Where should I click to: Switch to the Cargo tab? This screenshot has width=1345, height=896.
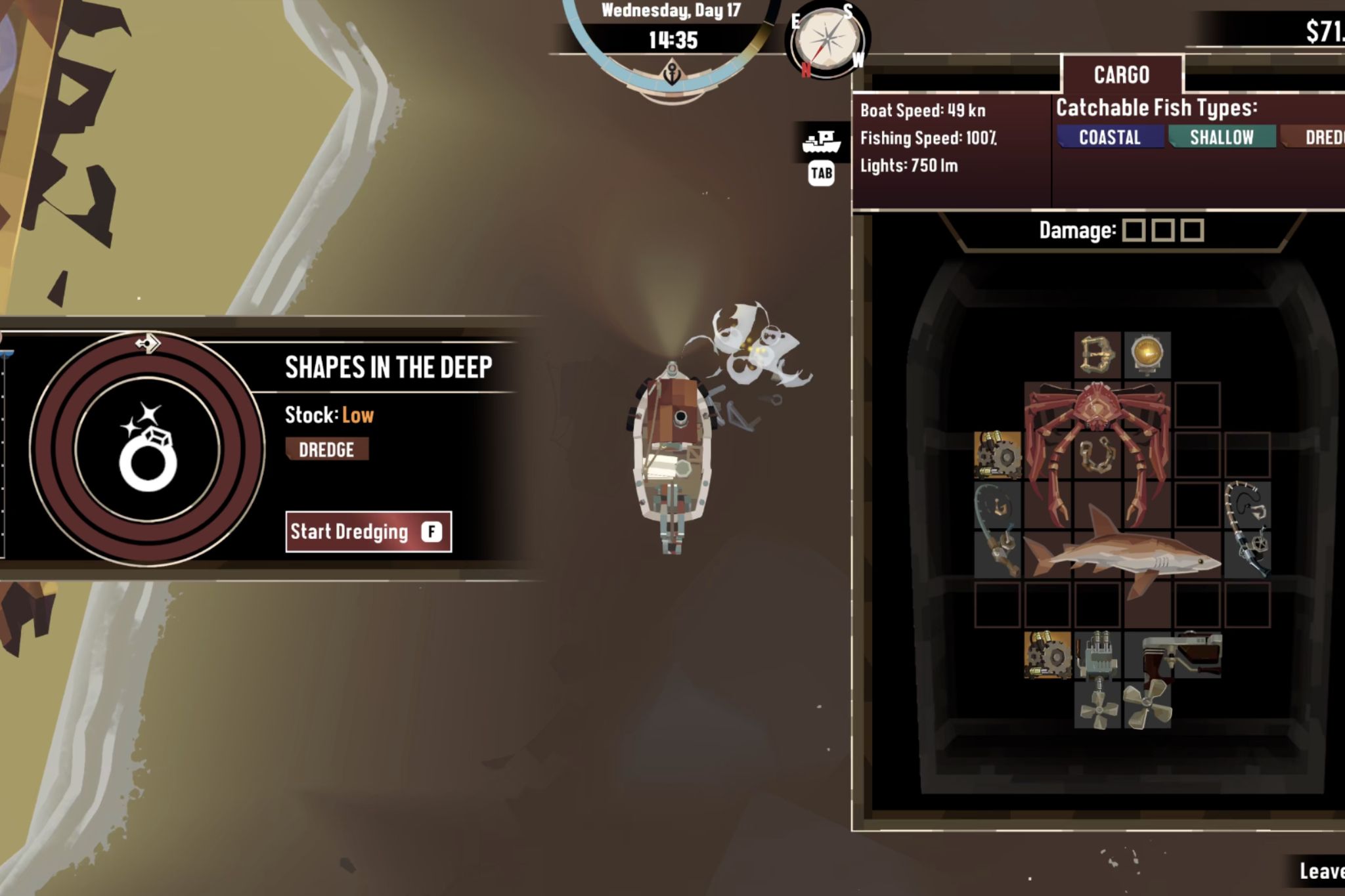click(1122, 75)
